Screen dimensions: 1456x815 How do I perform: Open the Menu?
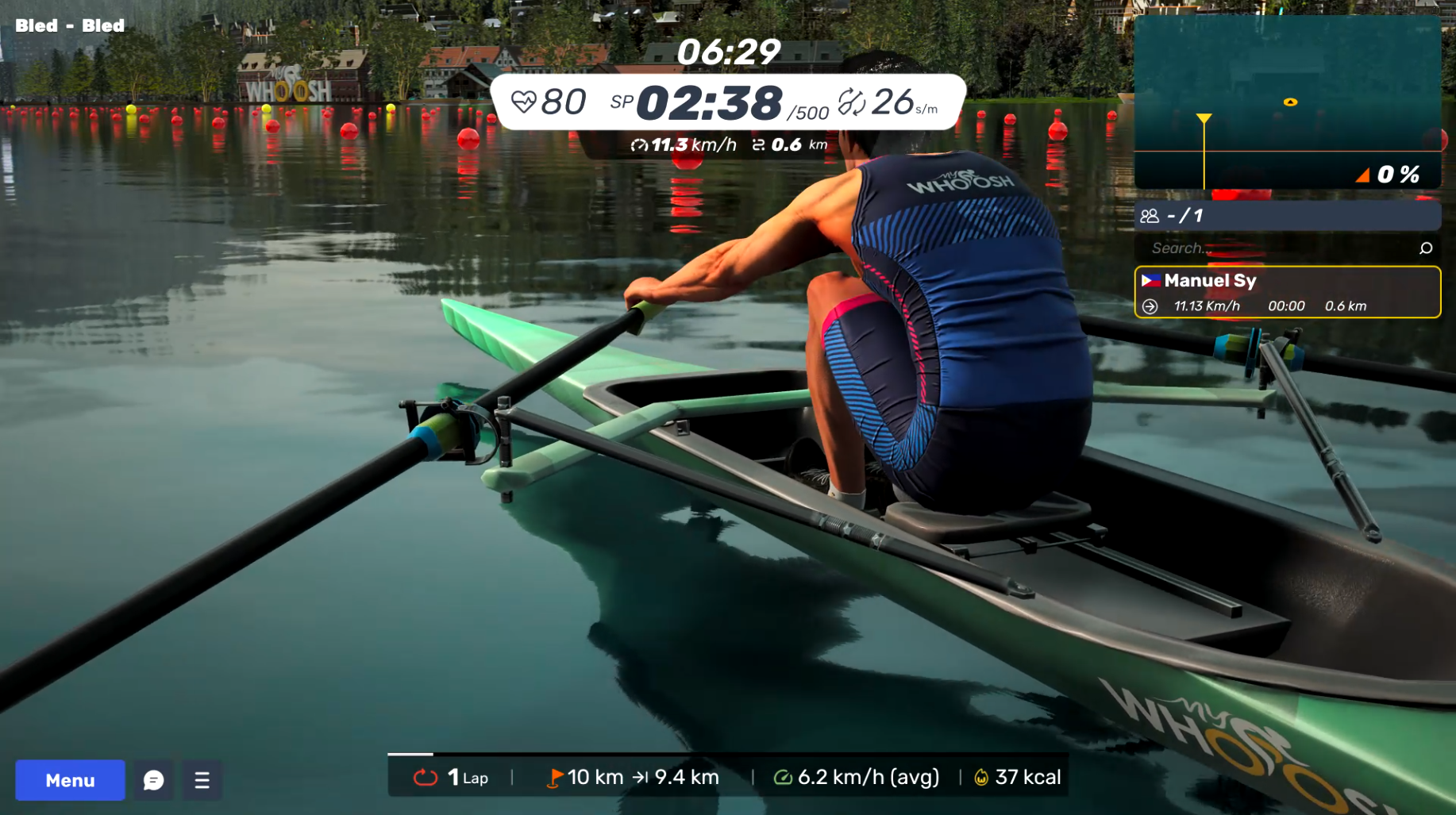[69, 780]
